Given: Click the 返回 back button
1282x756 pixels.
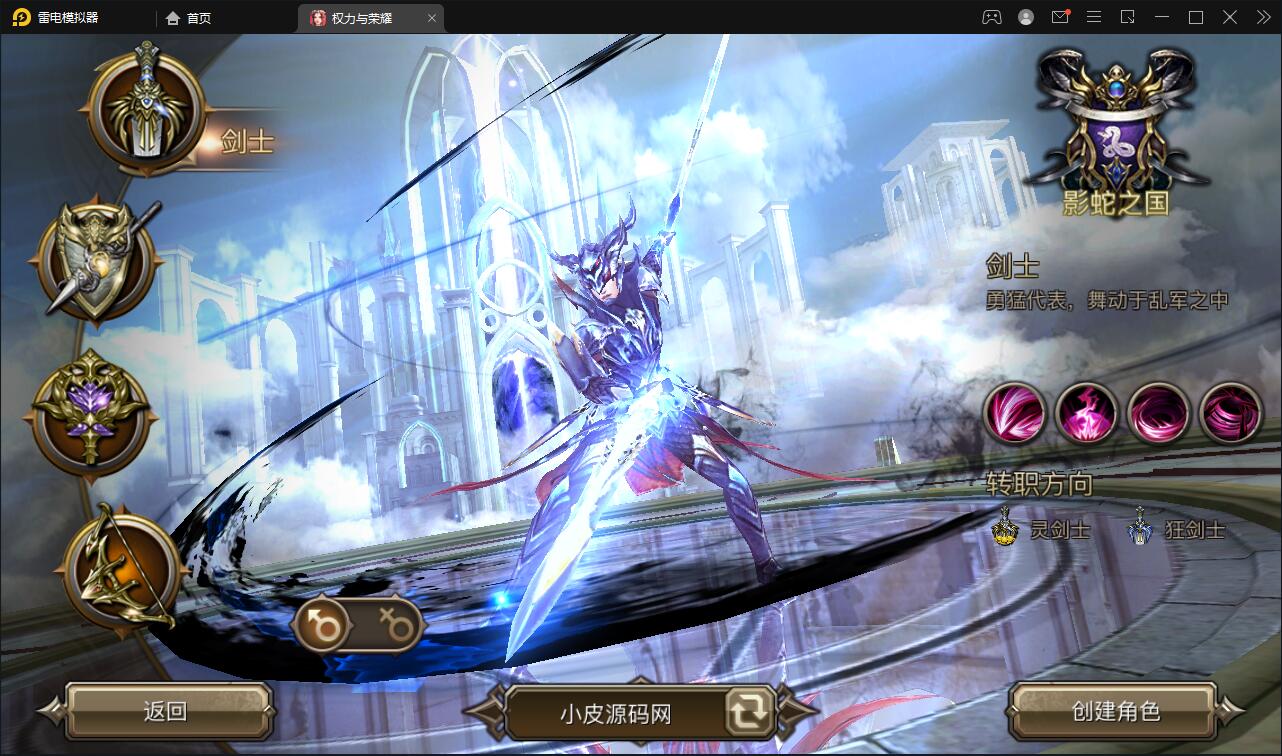Looking at the screenshot, I should [x=167, y=712].
